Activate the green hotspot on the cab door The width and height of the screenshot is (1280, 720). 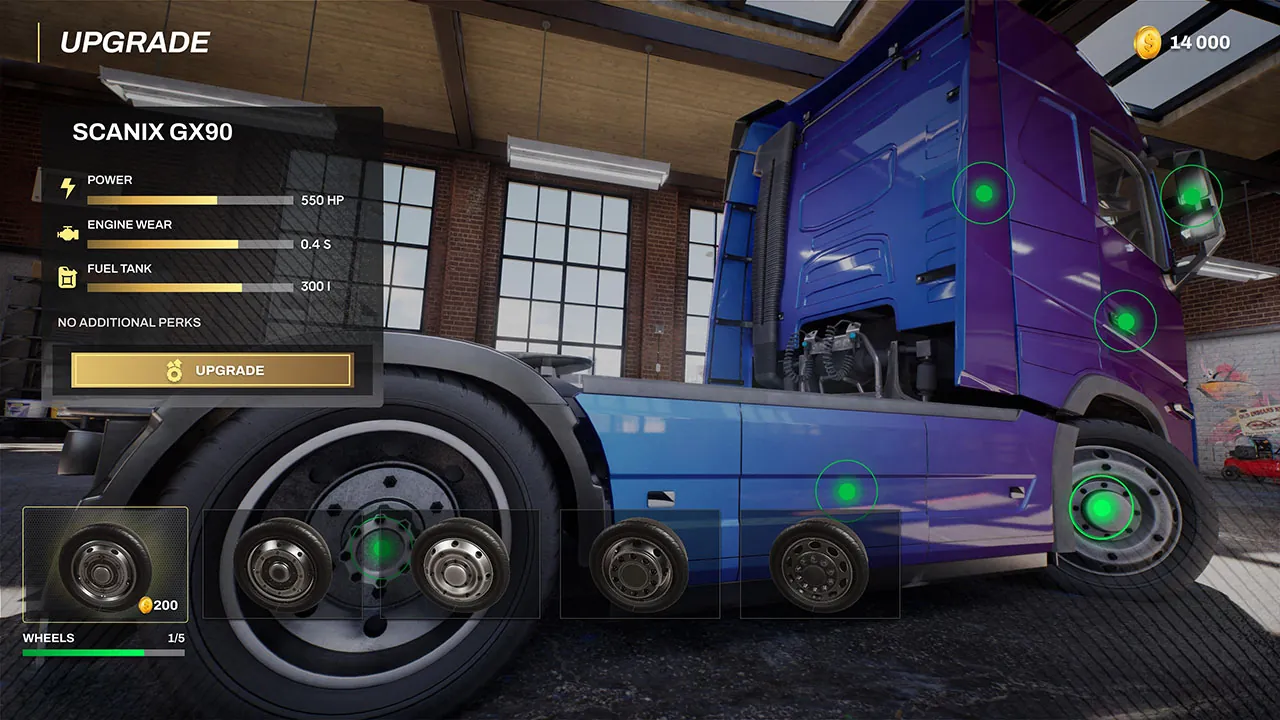(x=1125, y=321)
